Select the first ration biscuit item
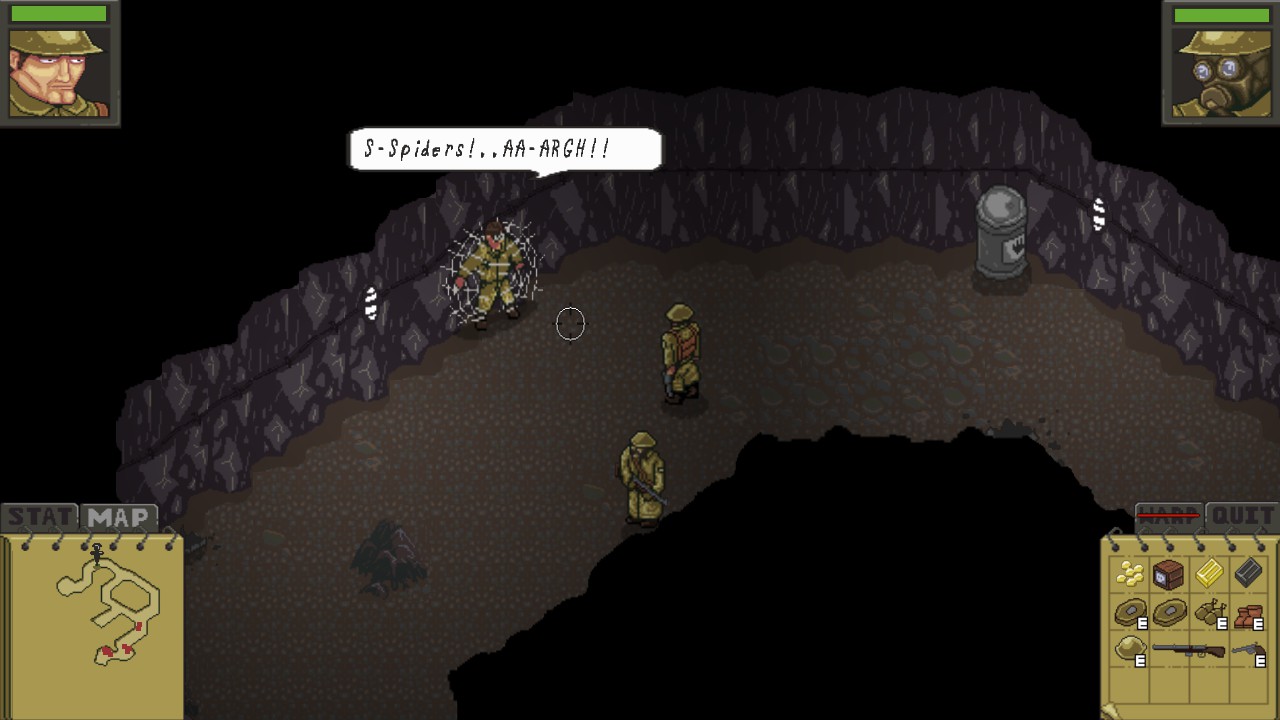The height and width of the screenshot is (720, 1280). (x=1131, y=612)
